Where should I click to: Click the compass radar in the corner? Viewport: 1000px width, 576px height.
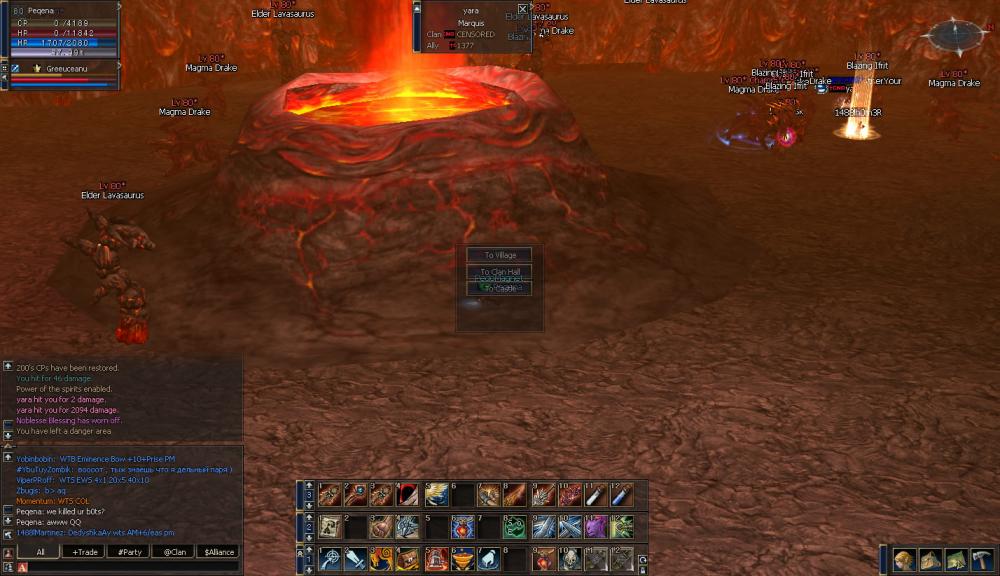pos(957,36)
